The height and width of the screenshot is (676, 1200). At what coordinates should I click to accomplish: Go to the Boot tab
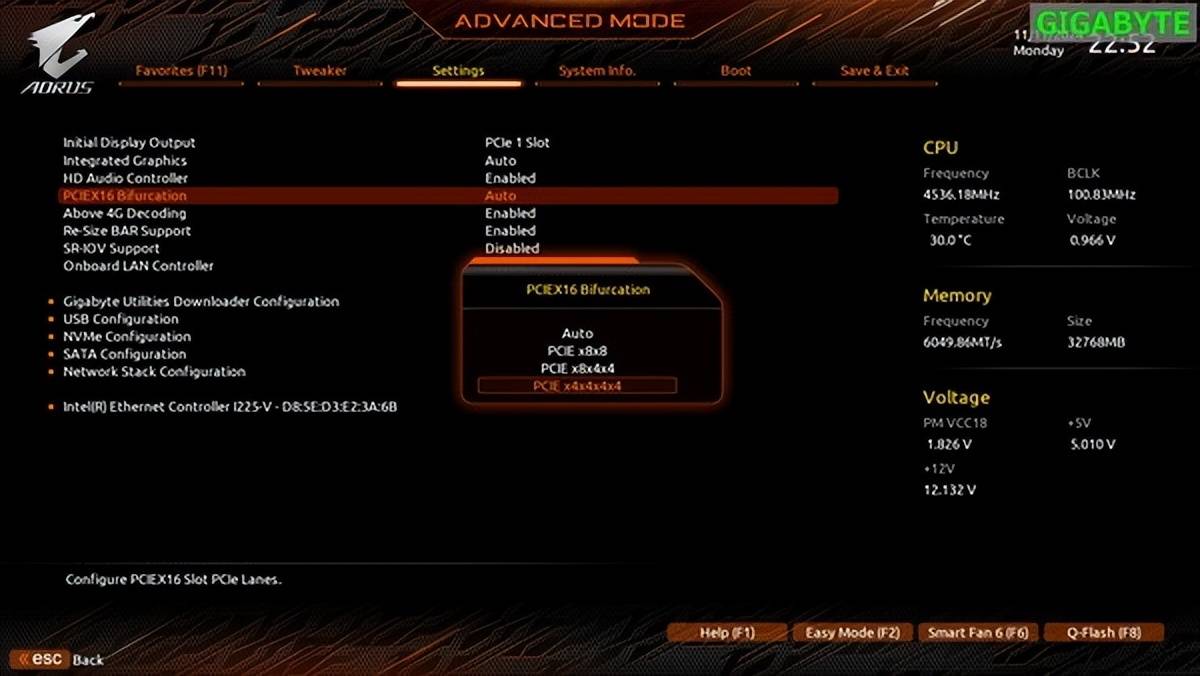pyautogui.click(x=736, y=71)
